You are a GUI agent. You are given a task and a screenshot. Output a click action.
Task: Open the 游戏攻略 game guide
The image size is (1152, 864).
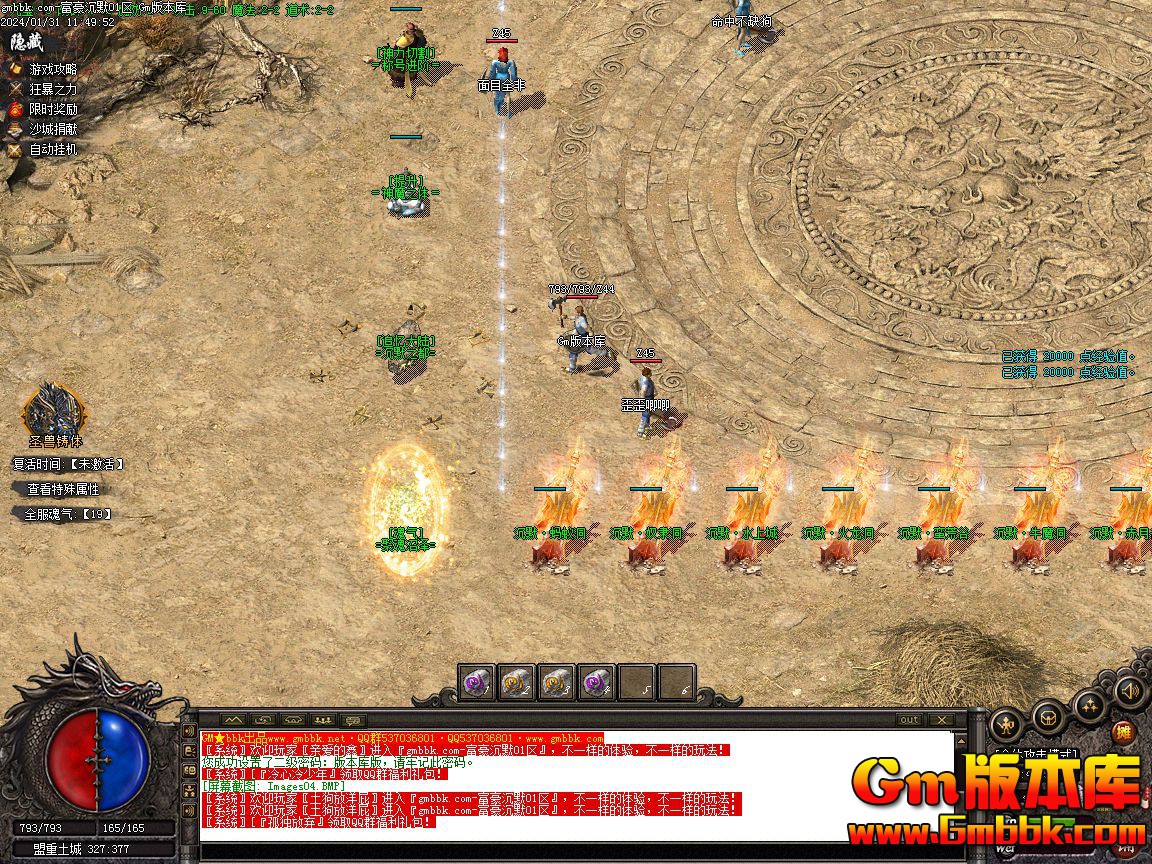[x=52, y=69]
